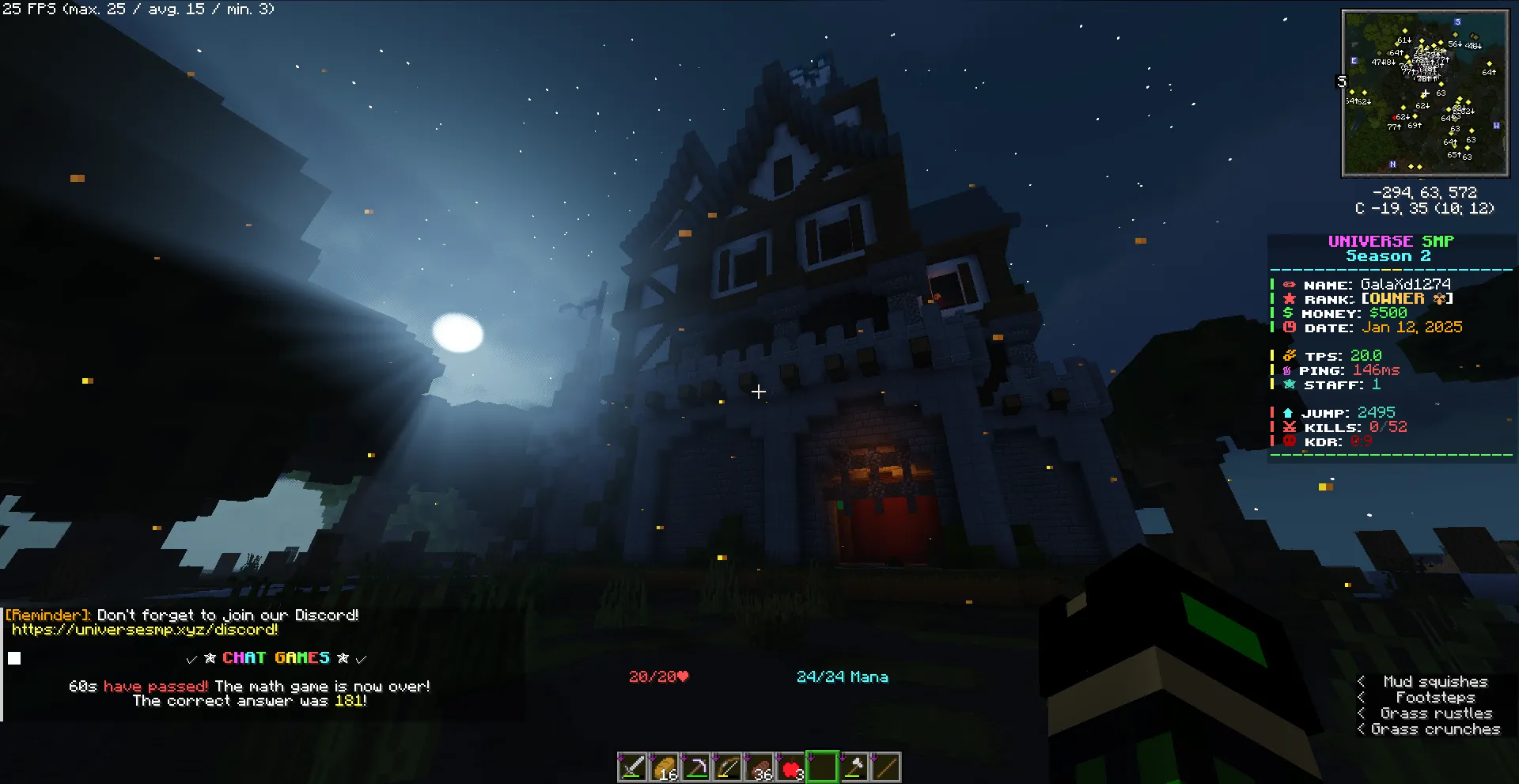Select the stack of 36 cooked meat
Screen dimensions: 1519x784
759,767
